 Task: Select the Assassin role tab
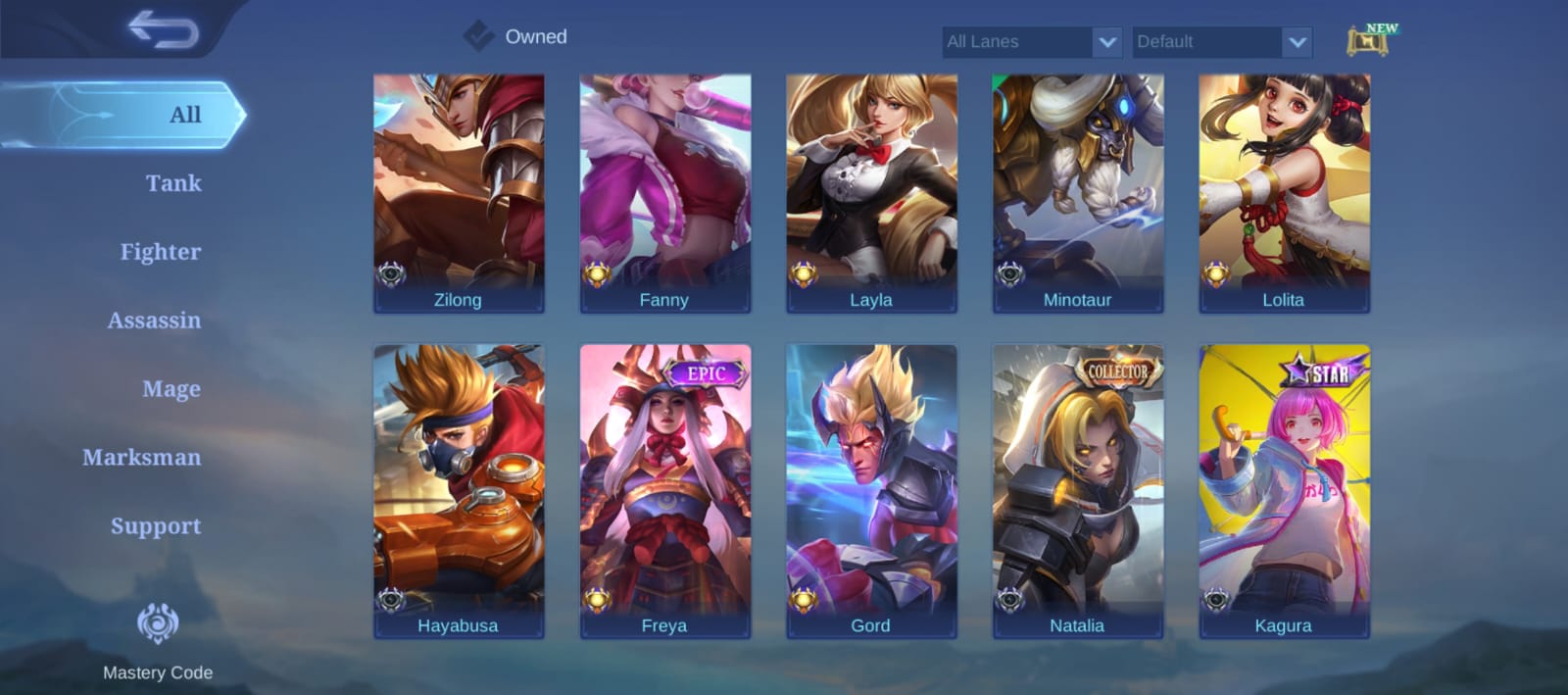click(x=154, y=321)
